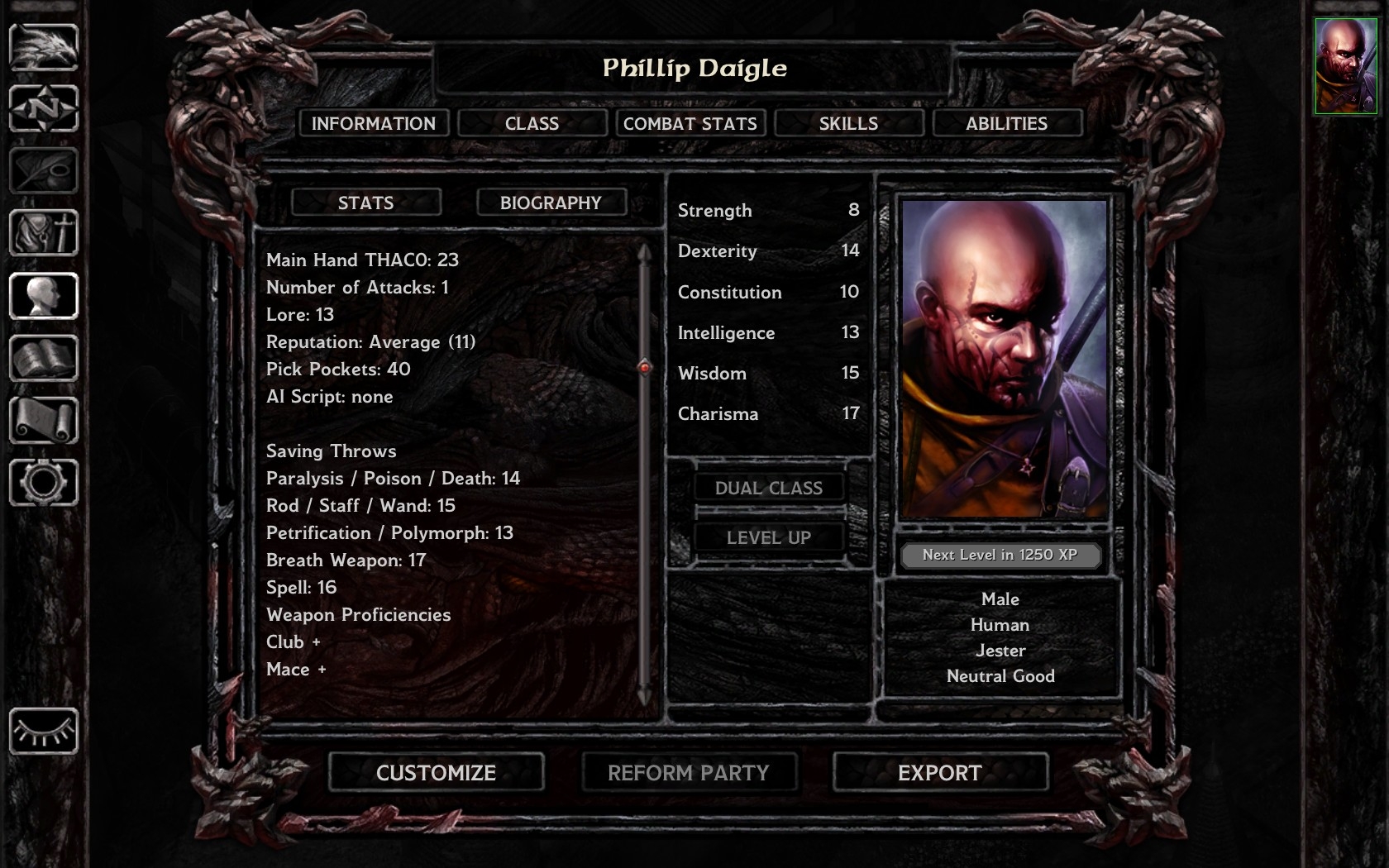This screenshot has height=868, width=1389.
Task: Show the Combat Stats tab
Action: [x=690, y=123]
